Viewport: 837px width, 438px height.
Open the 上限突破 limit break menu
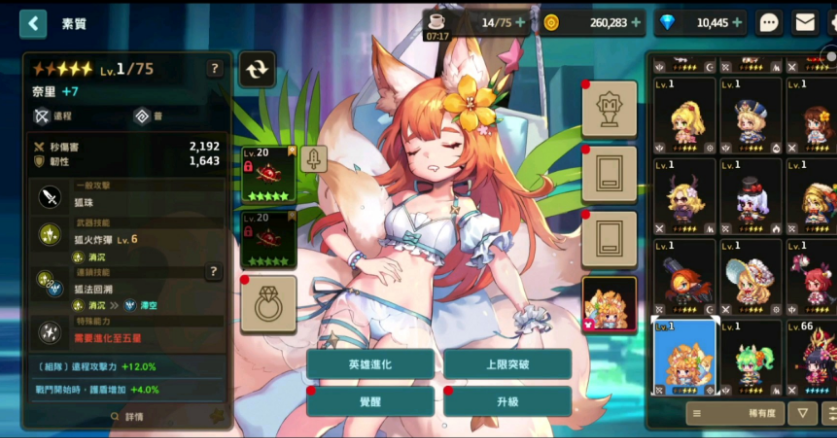coord(507,365)
